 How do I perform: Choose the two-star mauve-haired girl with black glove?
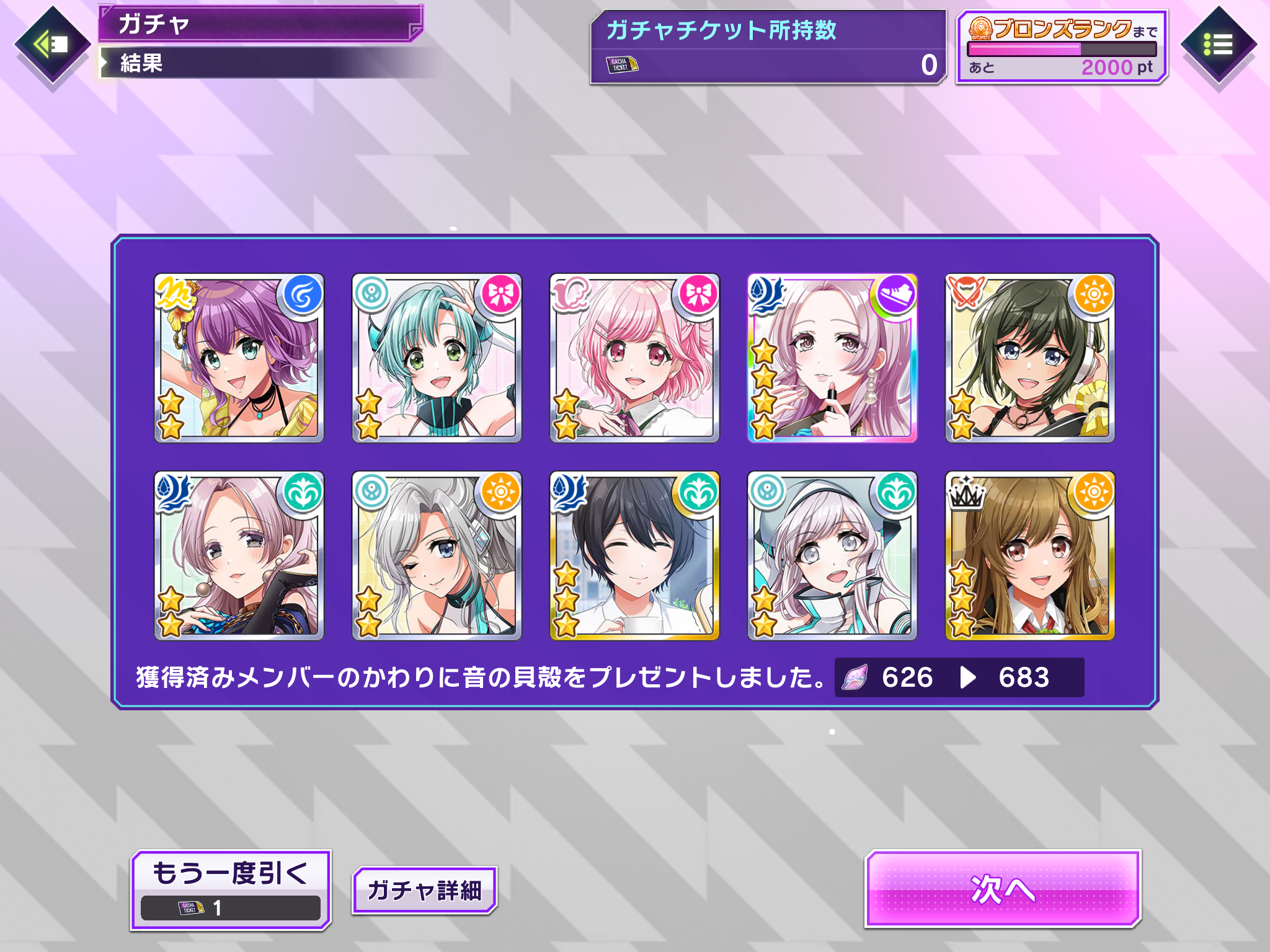click(x=239, y=555)
